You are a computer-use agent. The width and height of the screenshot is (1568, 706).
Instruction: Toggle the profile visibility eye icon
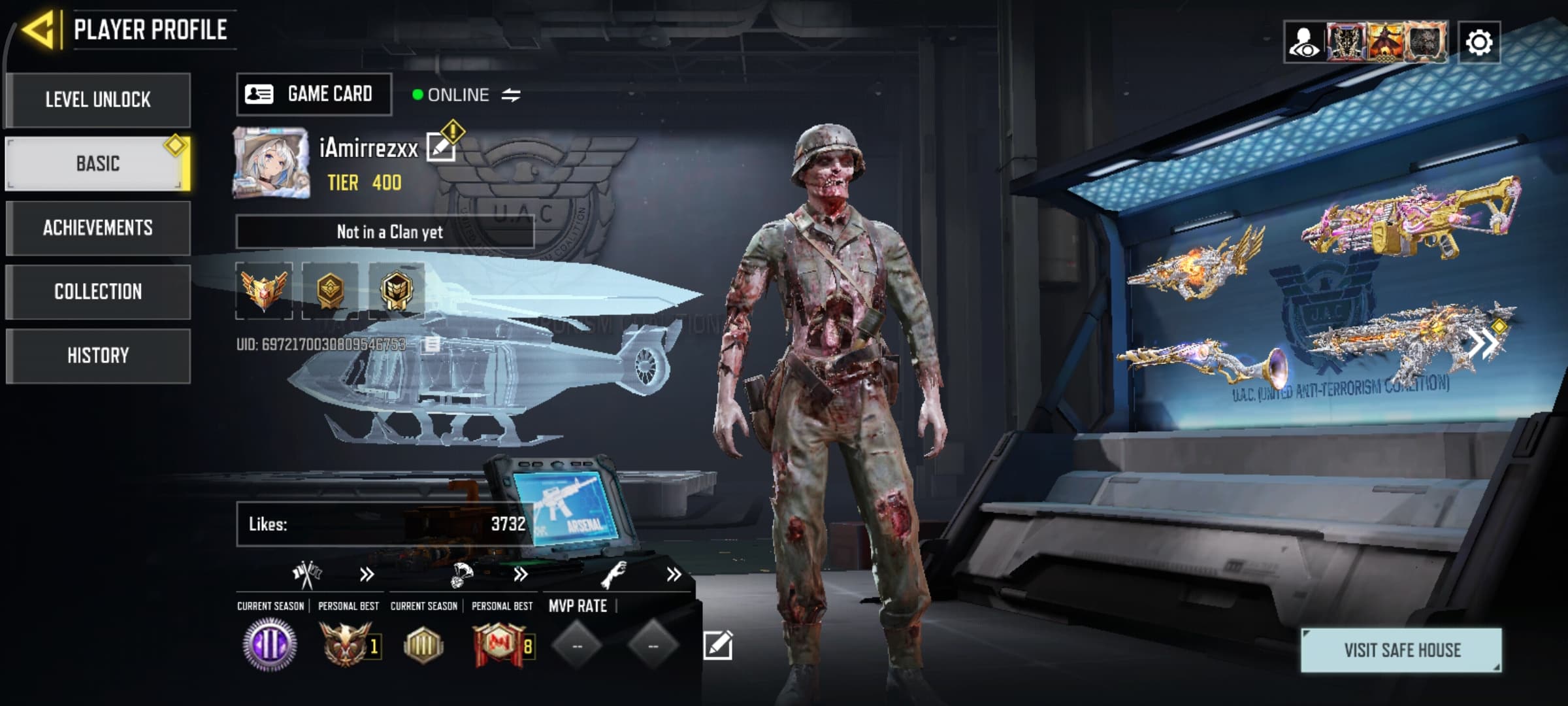click(x=1303, y=42)
